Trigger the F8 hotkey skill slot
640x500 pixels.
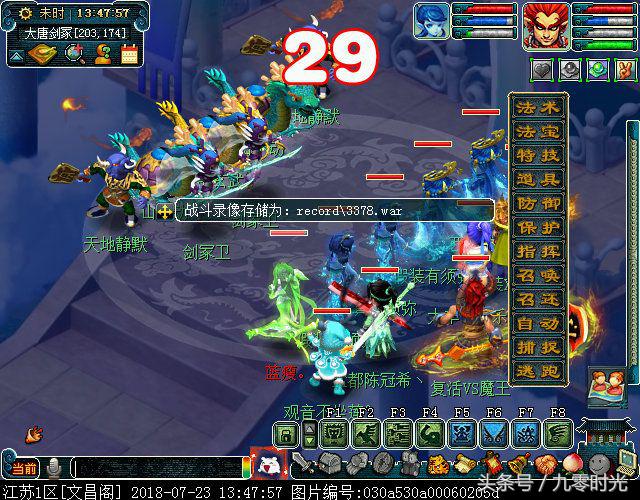coord(558,433)
